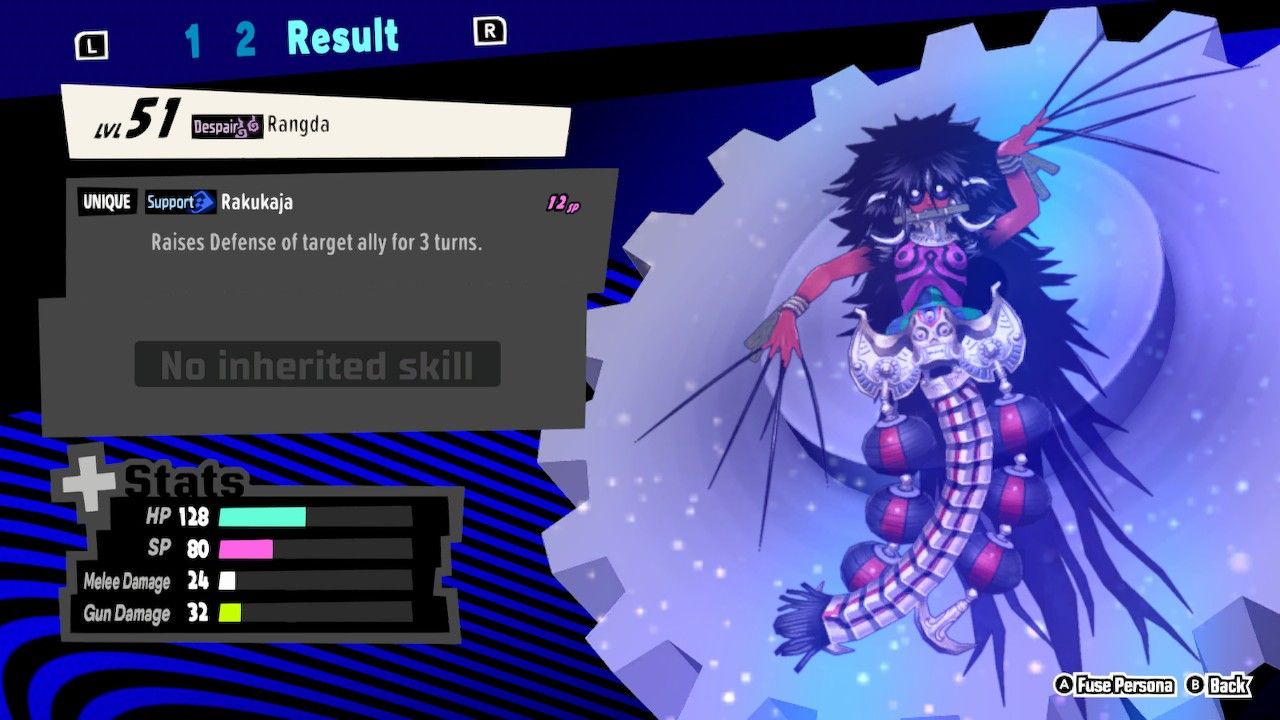Click the No inherited skill slot
The width and height of the screenshot is (1280, 720).
[x=317, y=364]
